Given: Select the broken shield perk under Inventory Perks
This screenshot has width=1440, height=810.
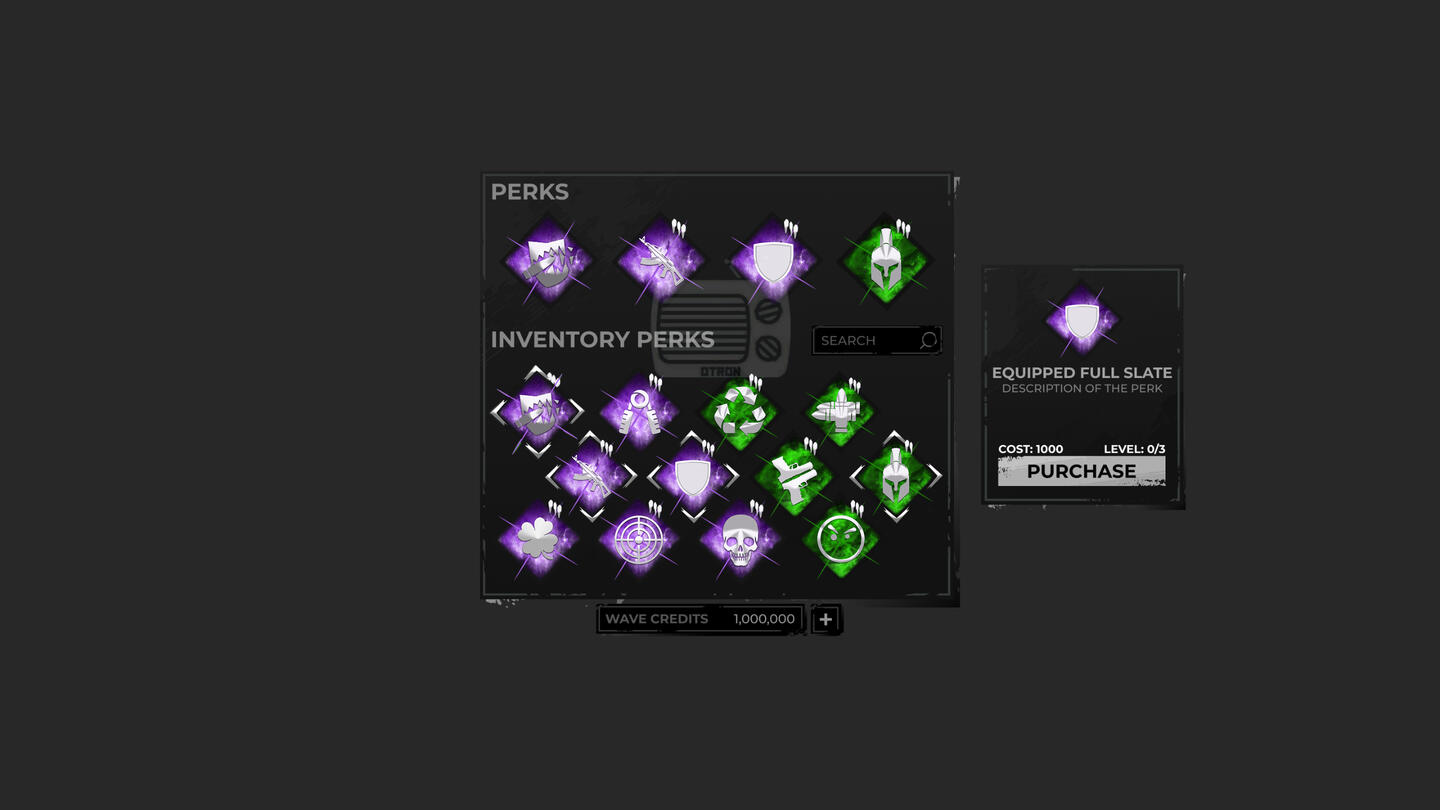Looking at the screenshot, I should coord(537,411).
